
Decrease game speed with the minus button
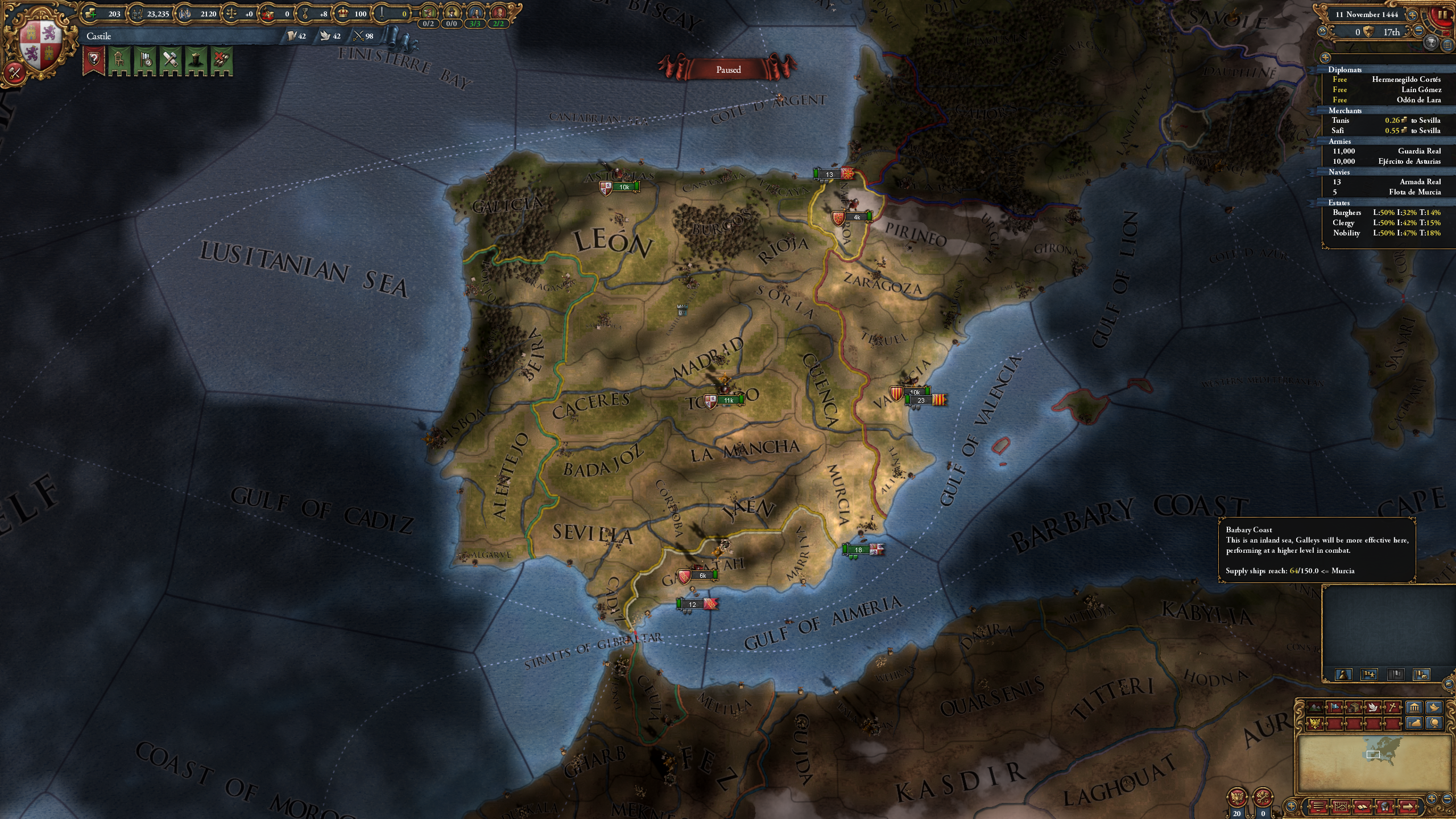[x=1419, y=32]
